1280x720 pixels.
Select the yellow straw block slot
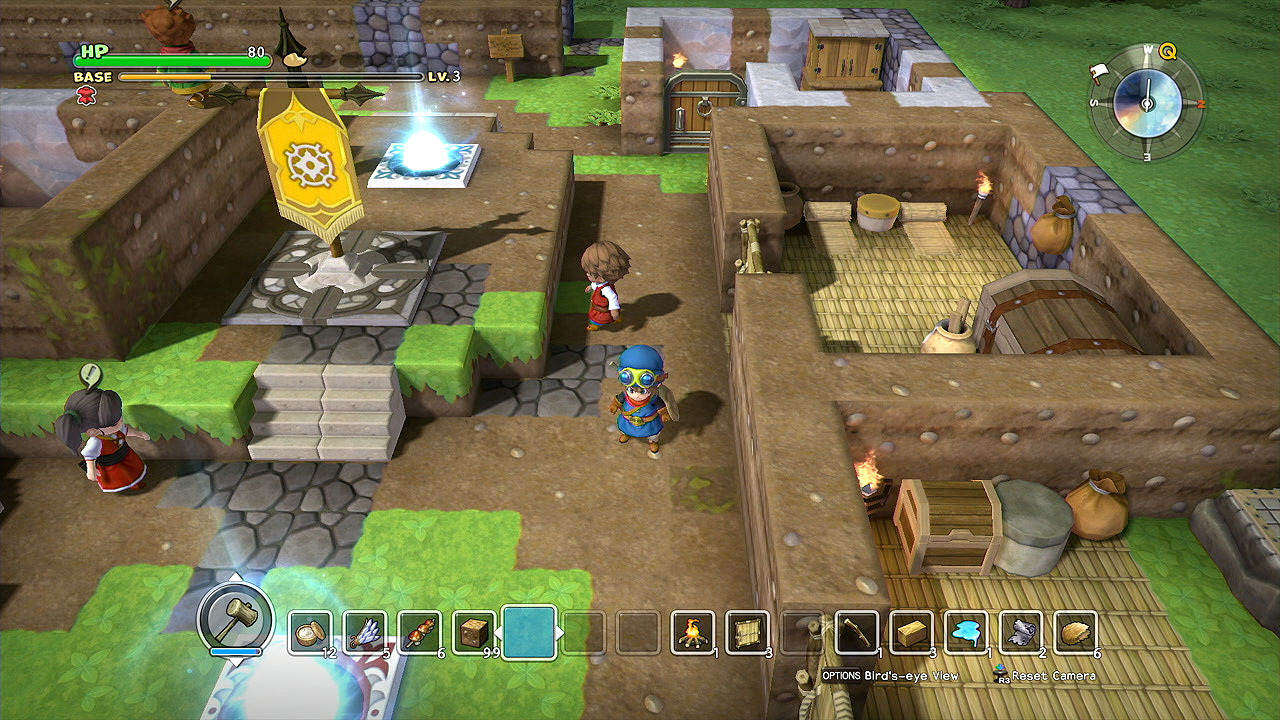click(910, 632)
